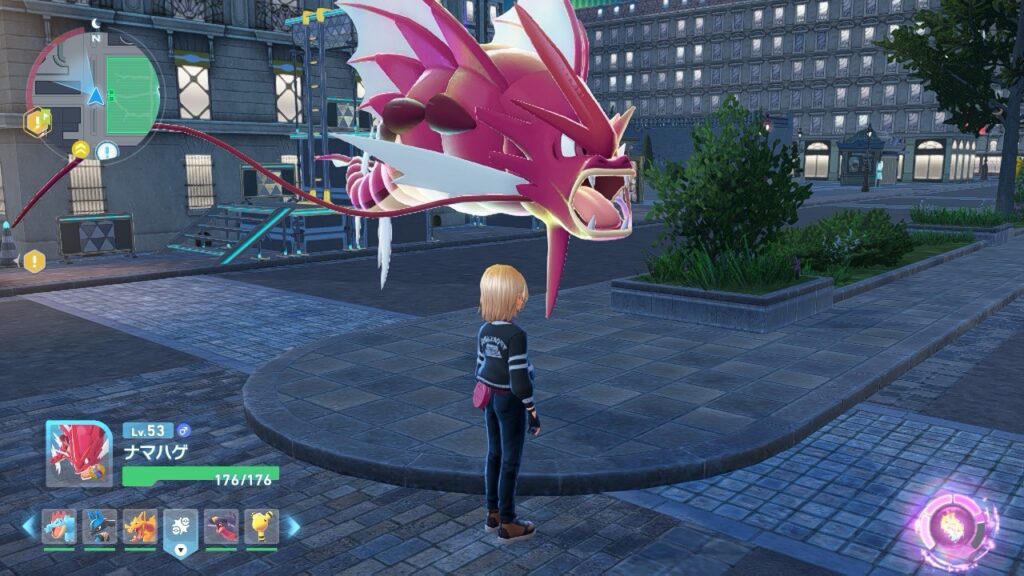
Task: Pick the dark red Pokémon party slot
Action: pos(221,526)
